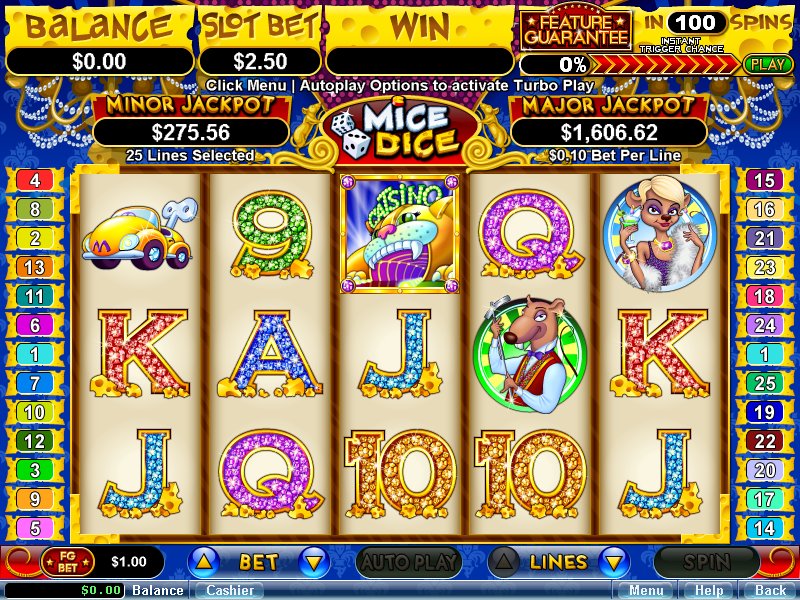Raise the line count with the up arrow

coord(504,562)
